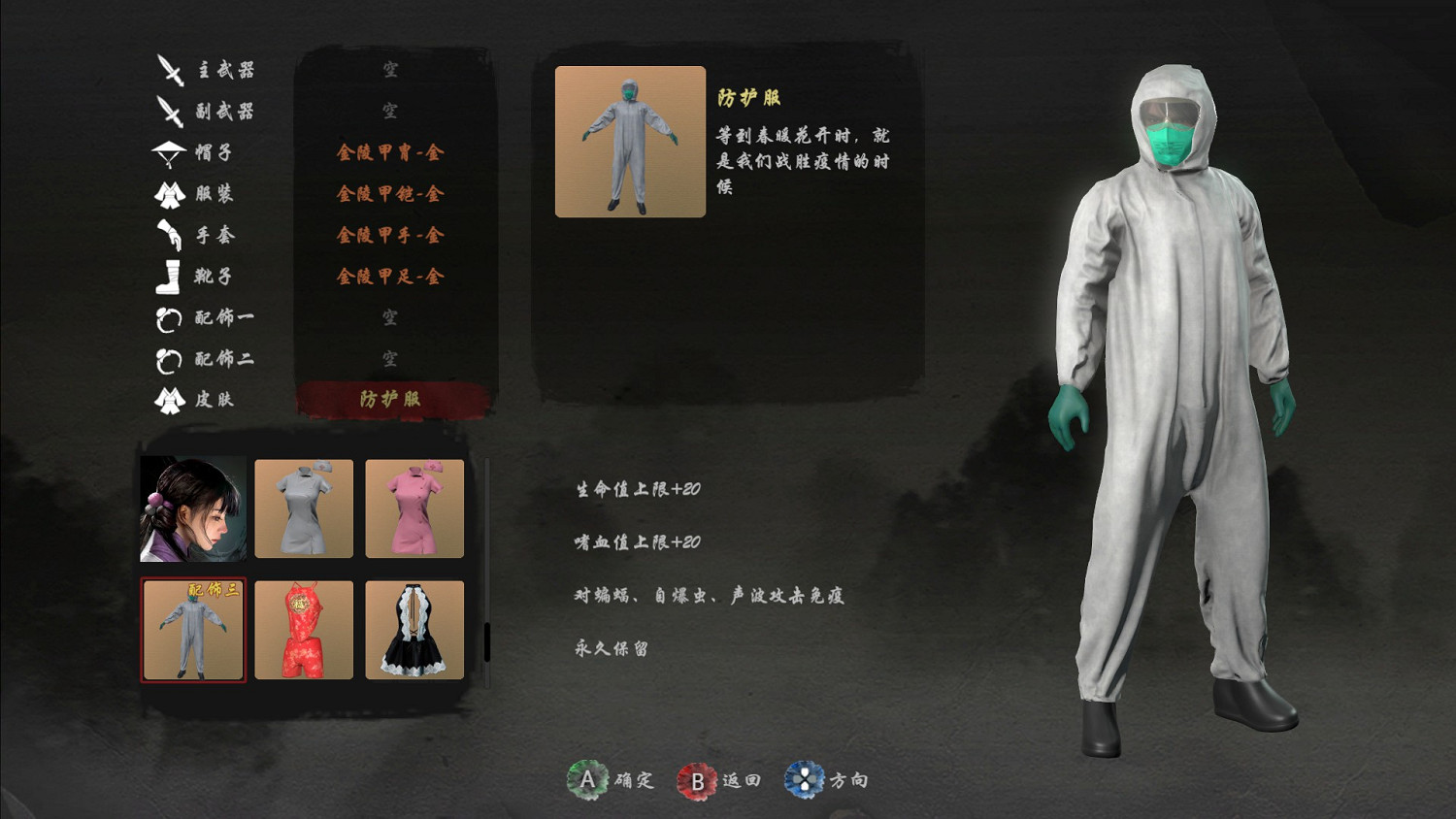
Task: Open the 皮肤 skin slot icon
Action: point(171,399)
